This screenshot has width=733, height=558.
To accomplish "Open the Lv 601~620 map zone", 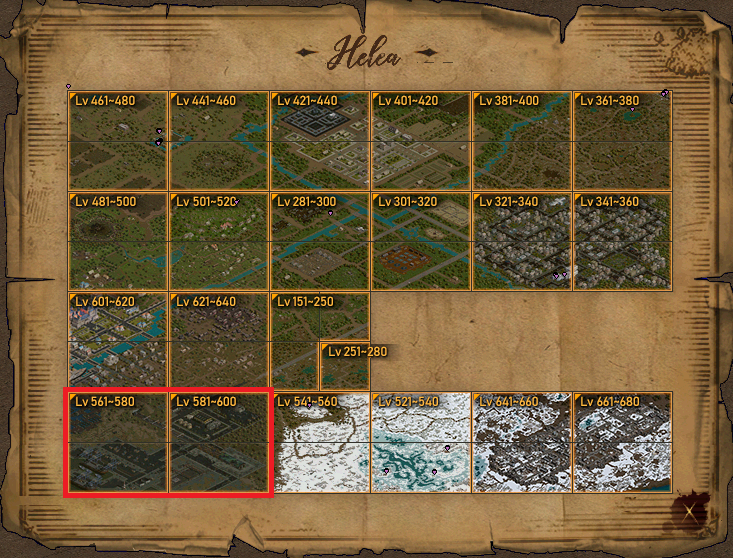I will 118,341.
